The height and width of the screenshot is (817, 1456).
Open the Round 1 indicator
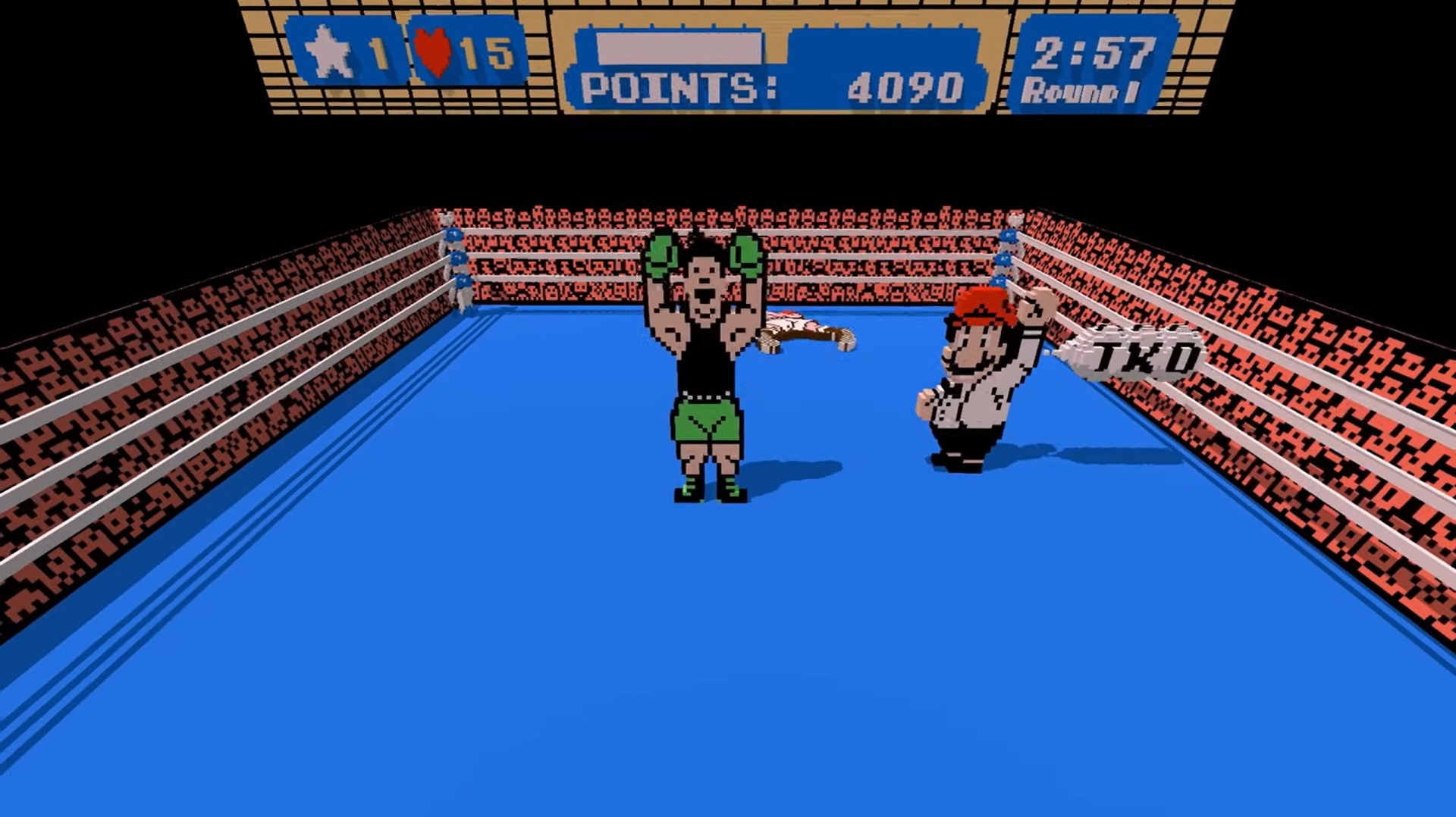(x=1084, y=91)
